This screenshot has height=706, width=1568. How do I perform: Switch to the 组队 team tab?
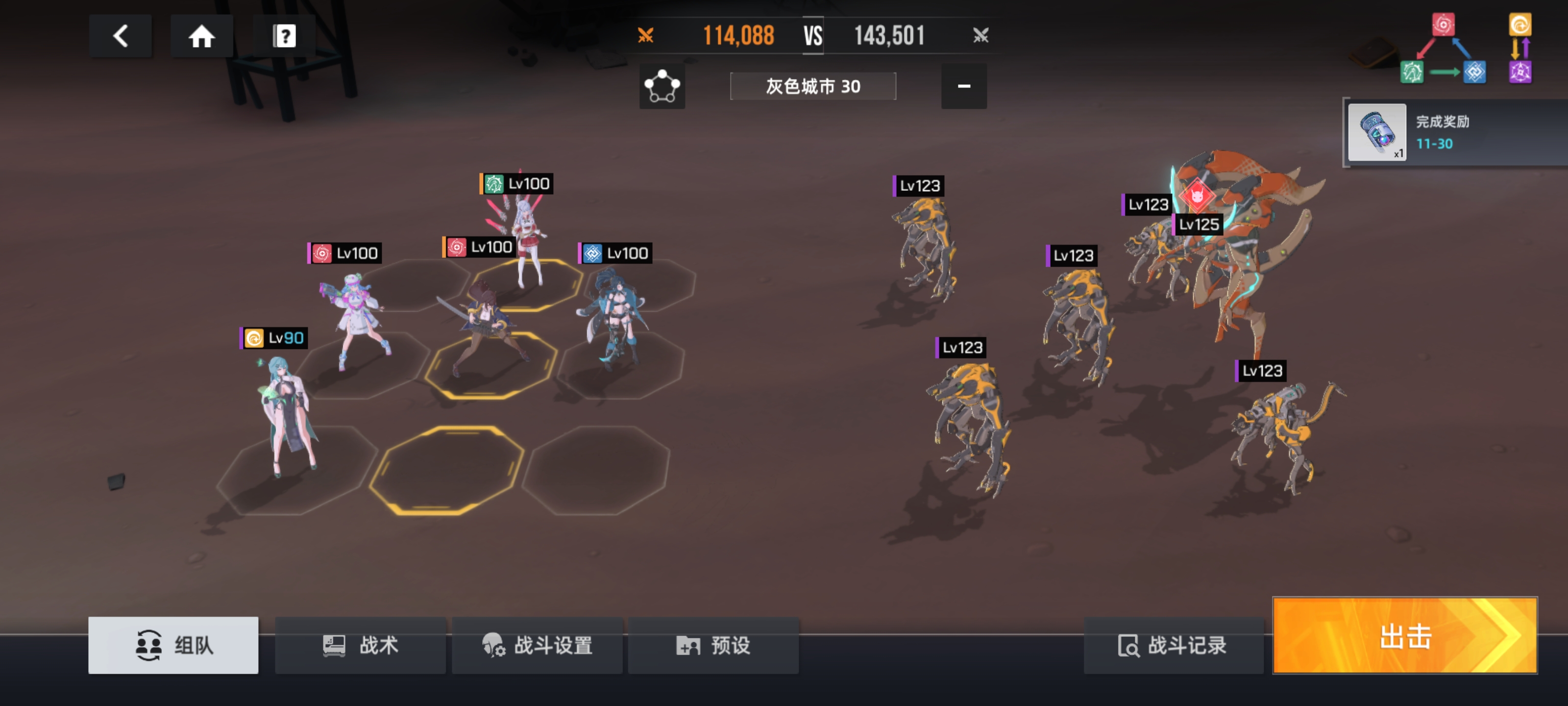point(173,645)
